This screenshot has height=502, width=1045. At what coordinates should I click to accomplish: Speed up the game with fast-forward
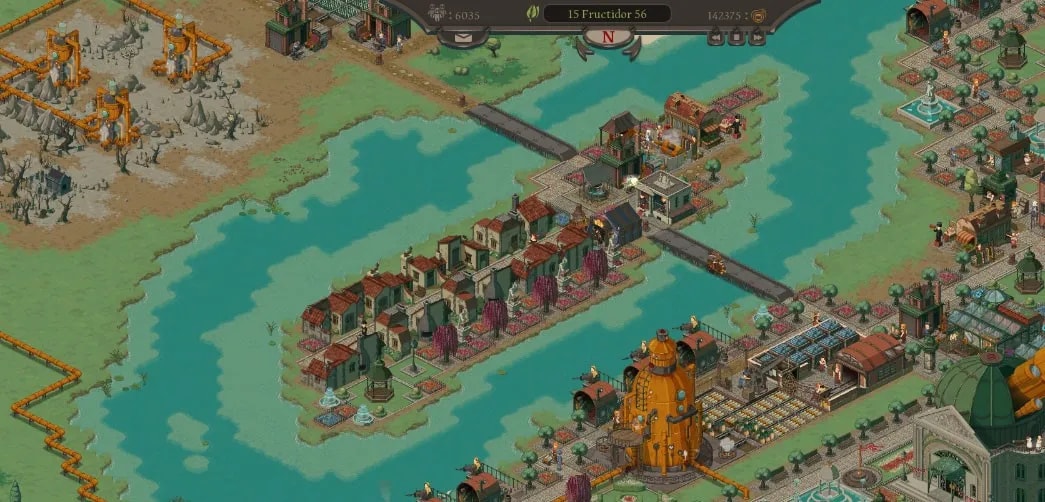pos(757,39)
